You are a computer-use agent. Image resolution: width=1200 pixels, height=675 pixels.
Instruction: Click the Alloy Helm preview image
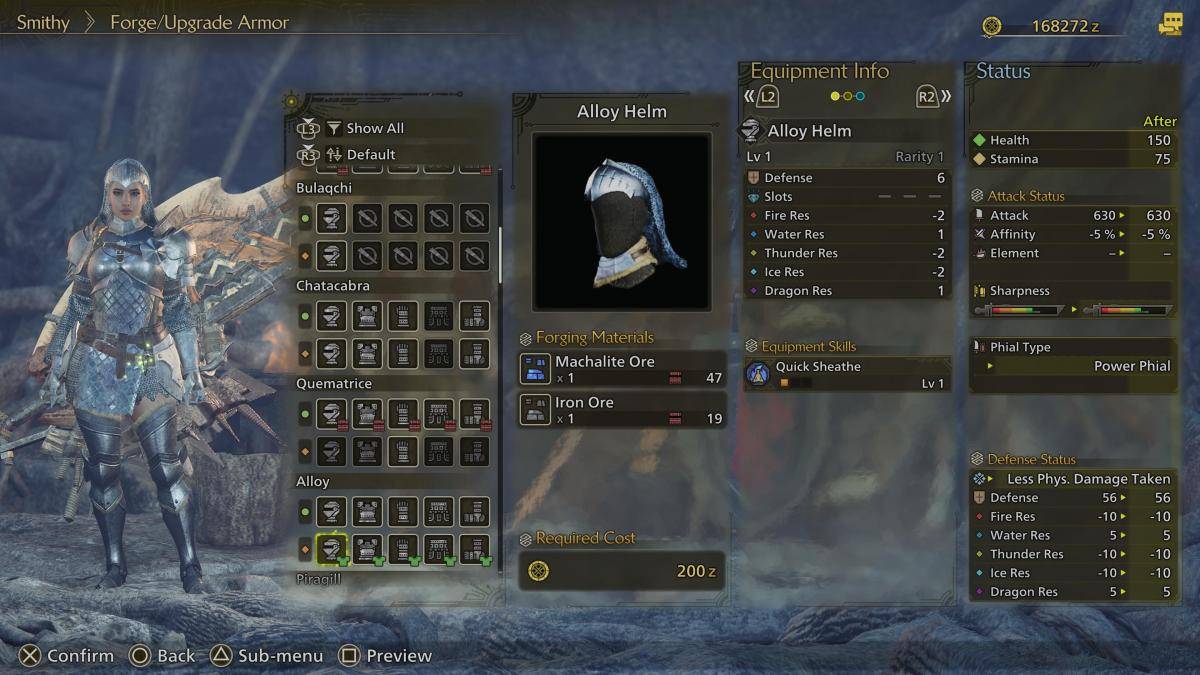point(621,221)
